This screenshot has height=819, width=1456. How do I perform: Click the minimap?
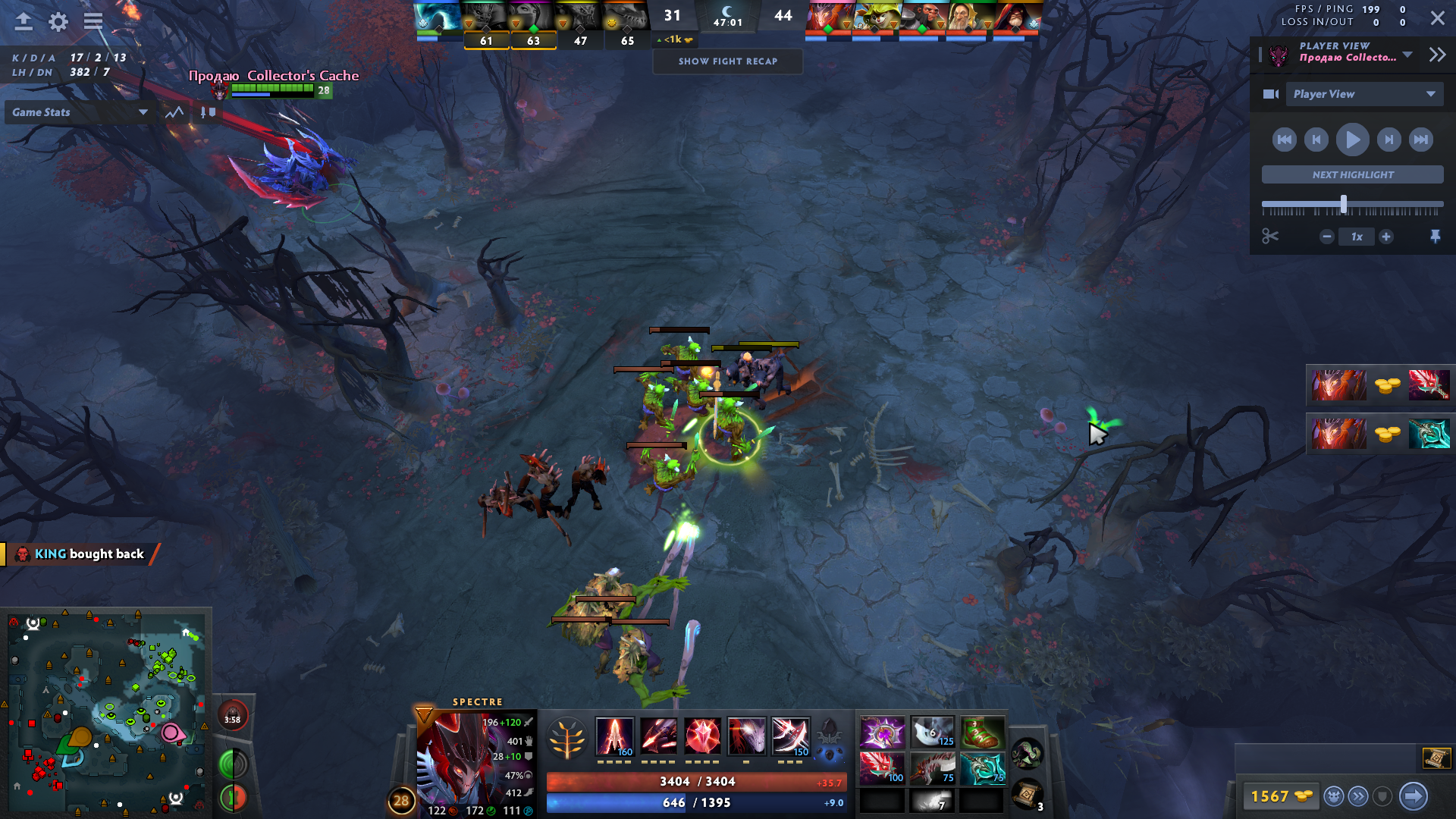coord(106,713)
